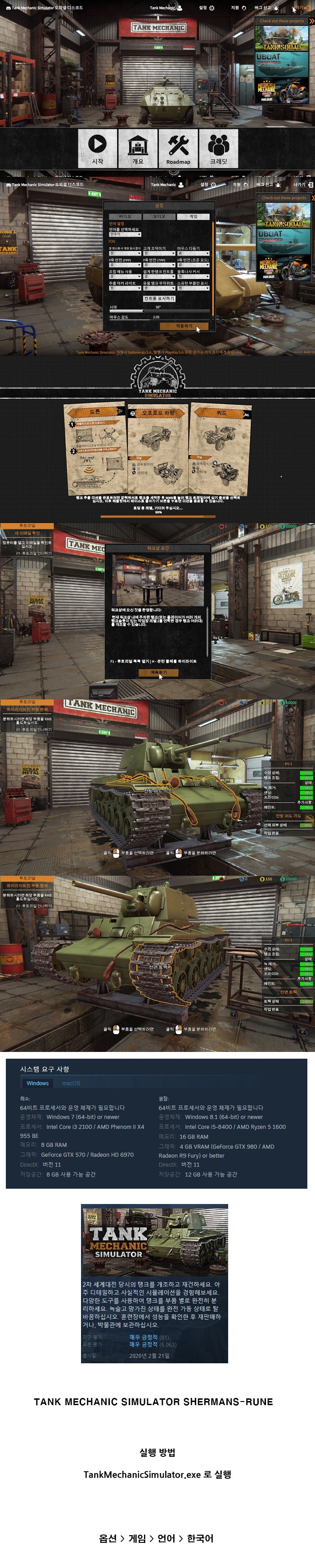Viewport: 315px width, 1568px height.
Task: Show the 크레딧 credits screen
Action: tap(218, 148)
